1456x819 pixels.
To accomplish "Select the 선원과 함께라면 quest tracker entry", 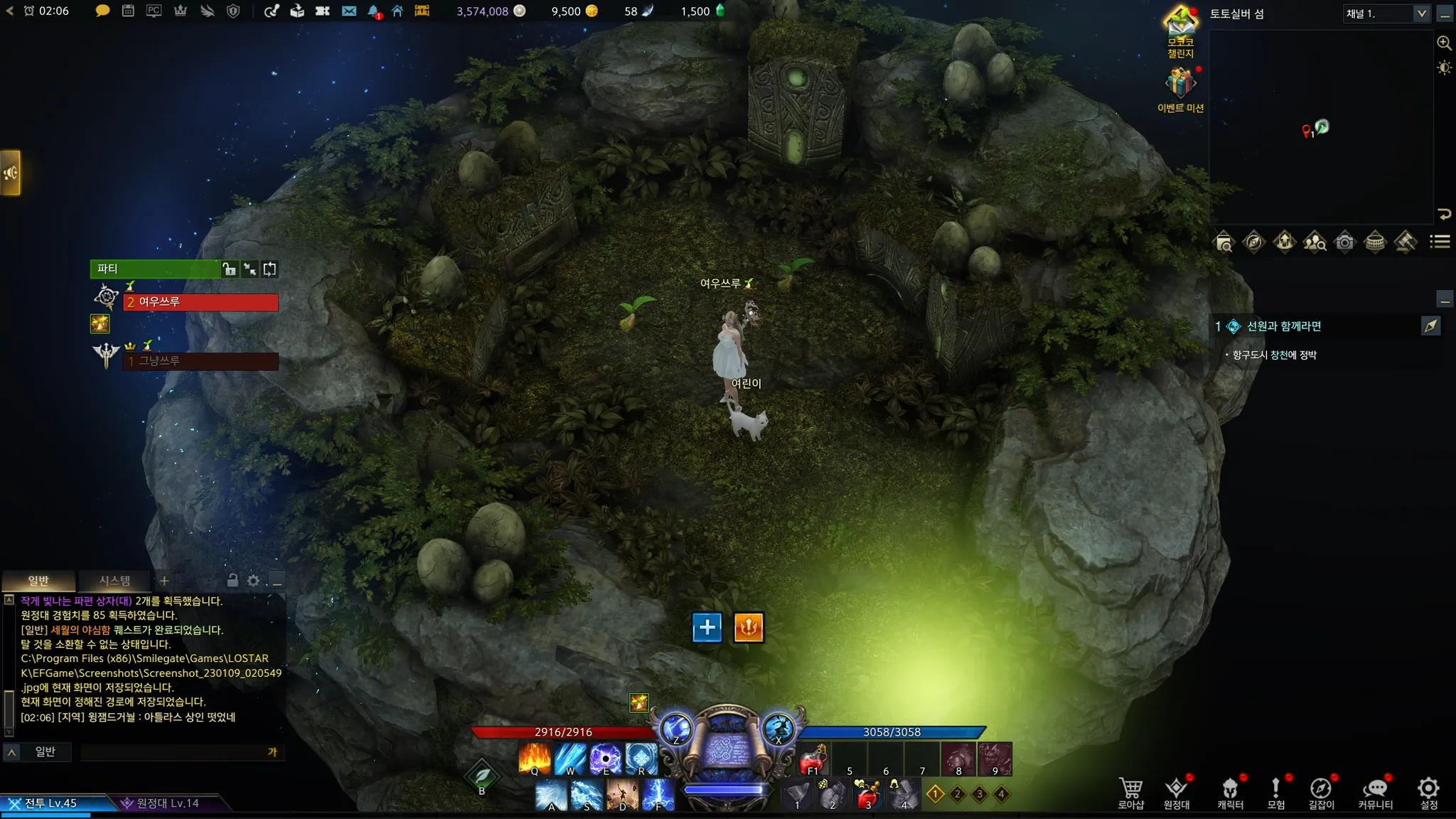I will coord(1283,326).
